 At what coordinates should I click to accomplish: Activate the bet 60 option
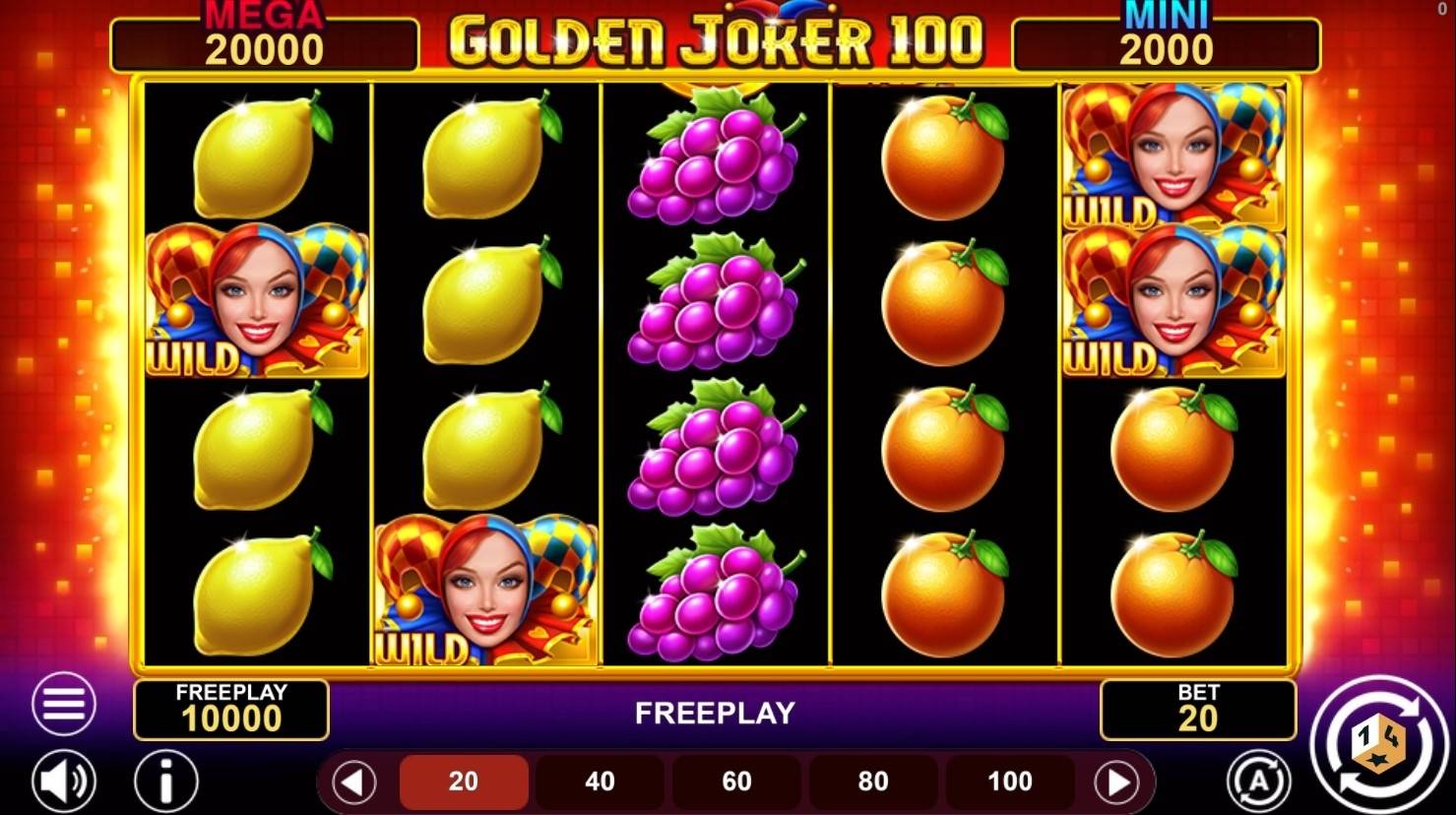[735, 781]
